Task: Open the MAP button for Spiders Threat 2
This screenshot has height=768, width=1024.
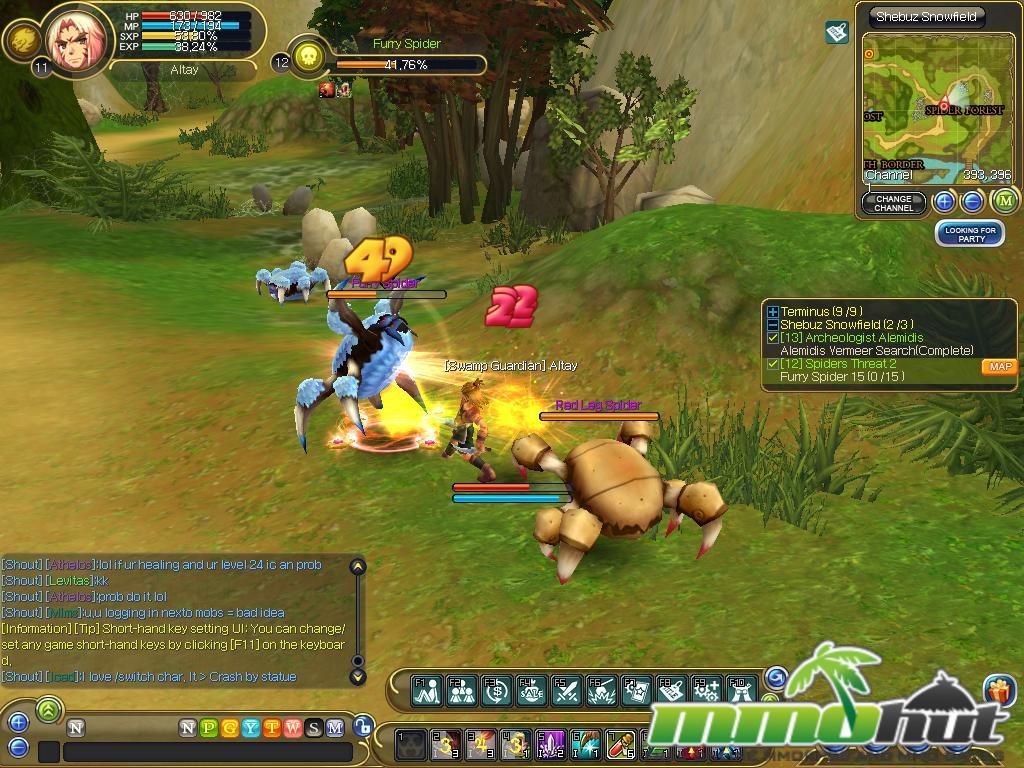Action: click(999, 367)
